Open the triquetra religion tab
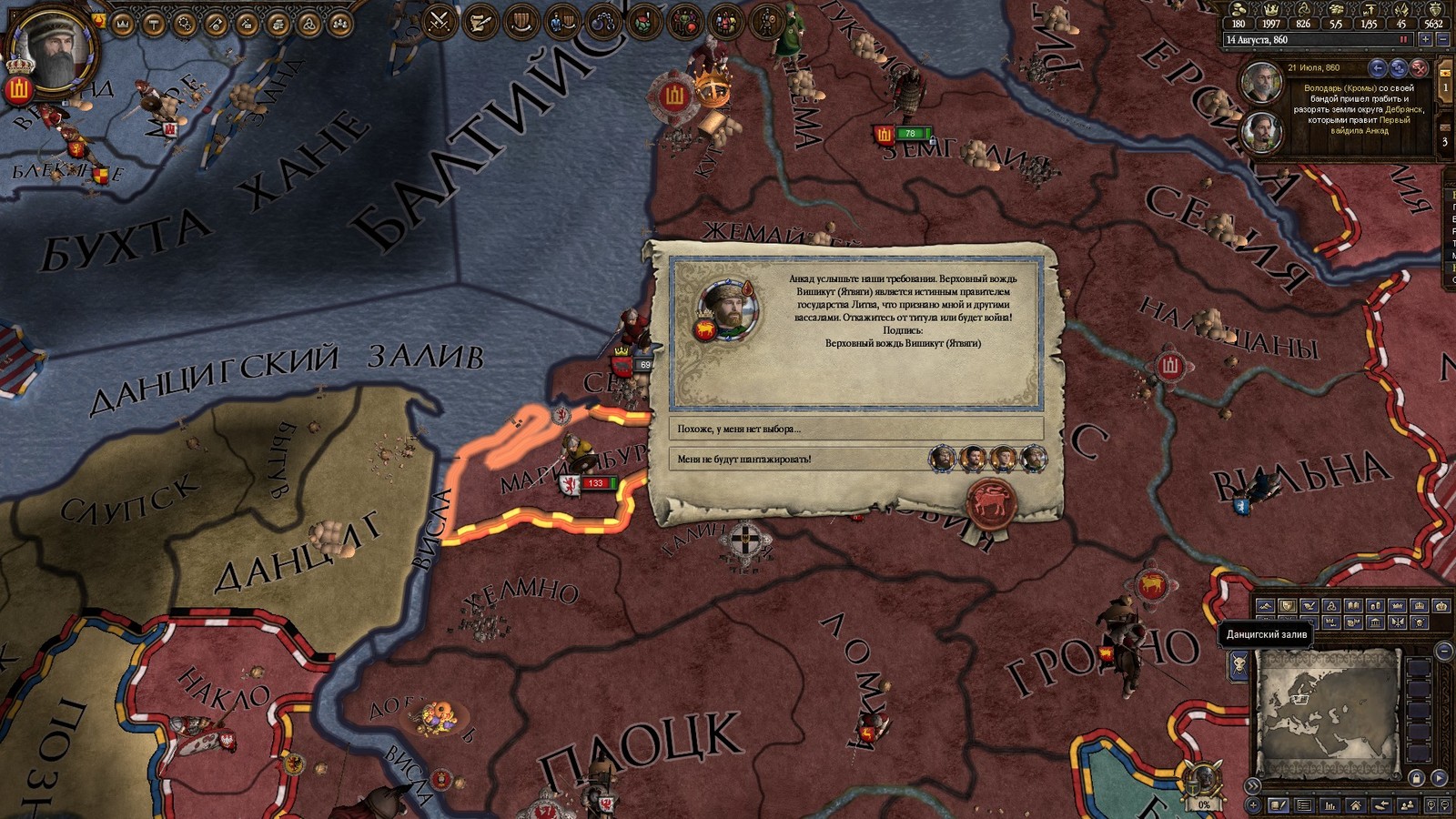 [x=308, y=24]
